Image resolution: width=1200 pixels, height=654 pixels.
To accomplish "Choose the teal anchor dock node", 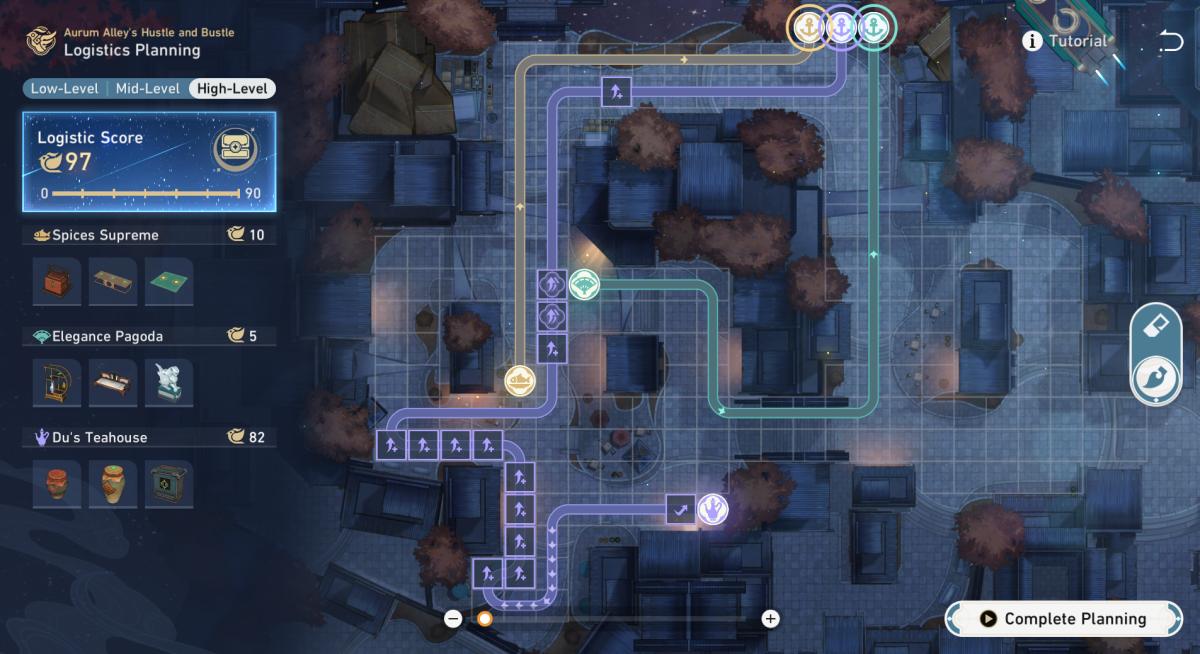I will (875, 27).
